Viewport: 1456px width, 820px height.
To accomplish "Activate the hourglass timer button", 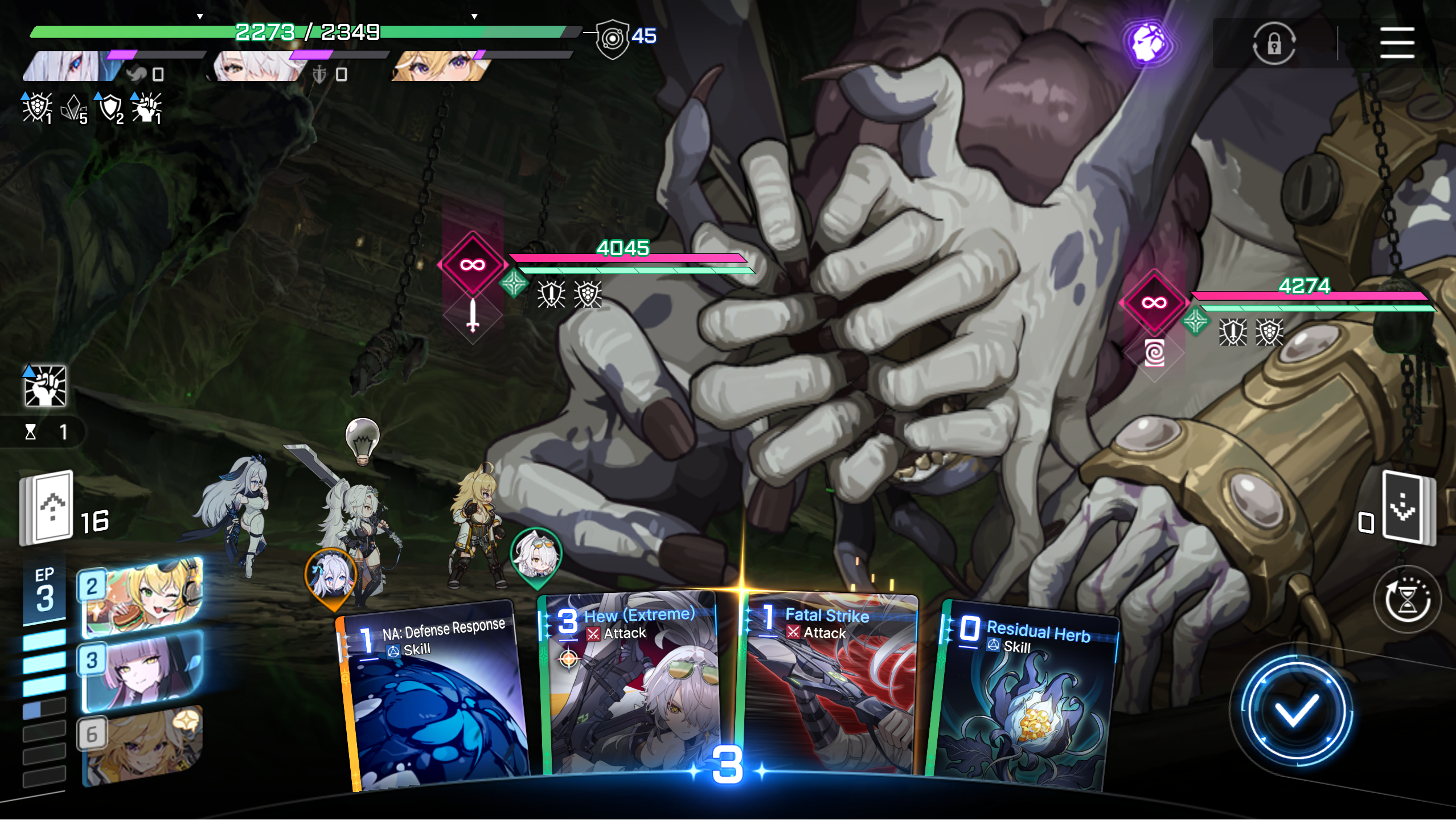I will pyautogui.click(x=1406, y=599).
